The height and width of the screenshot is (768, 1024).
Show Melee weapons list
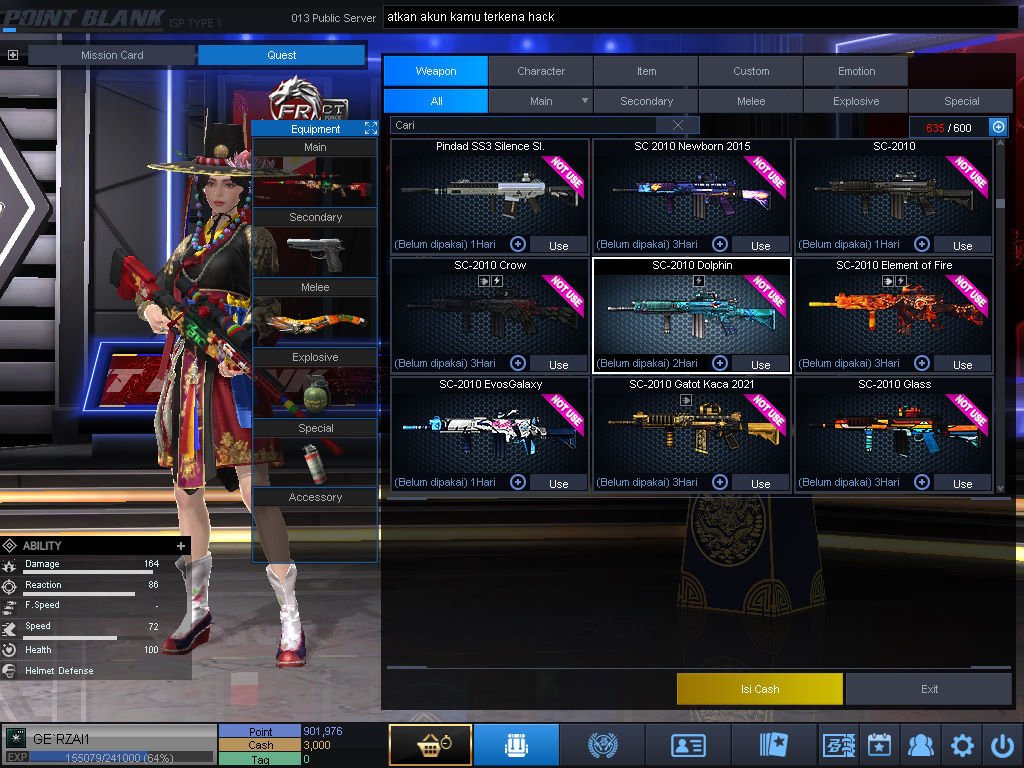click(x=751, y=101)
